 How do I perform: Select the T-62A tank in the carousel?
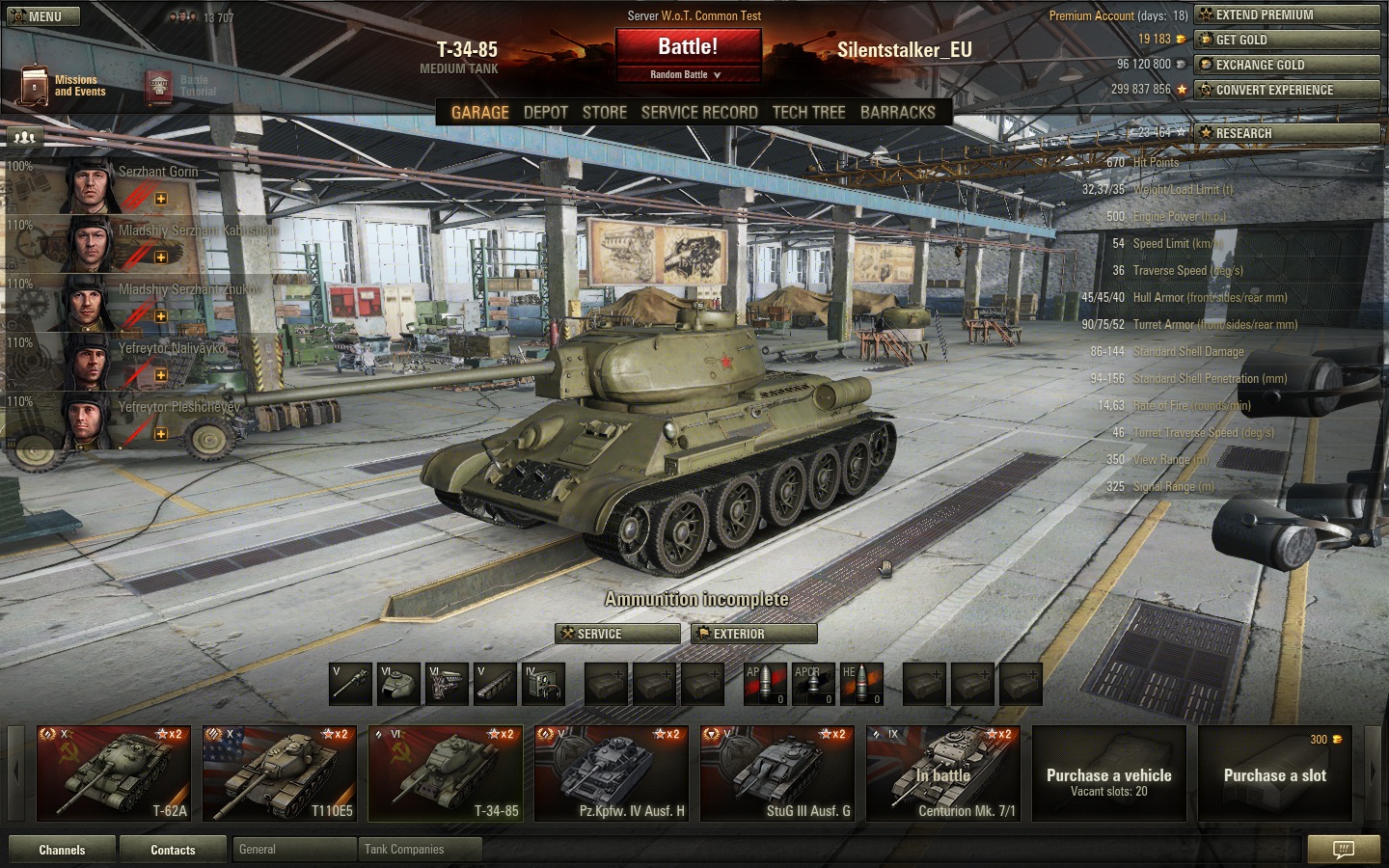[114, 773]
